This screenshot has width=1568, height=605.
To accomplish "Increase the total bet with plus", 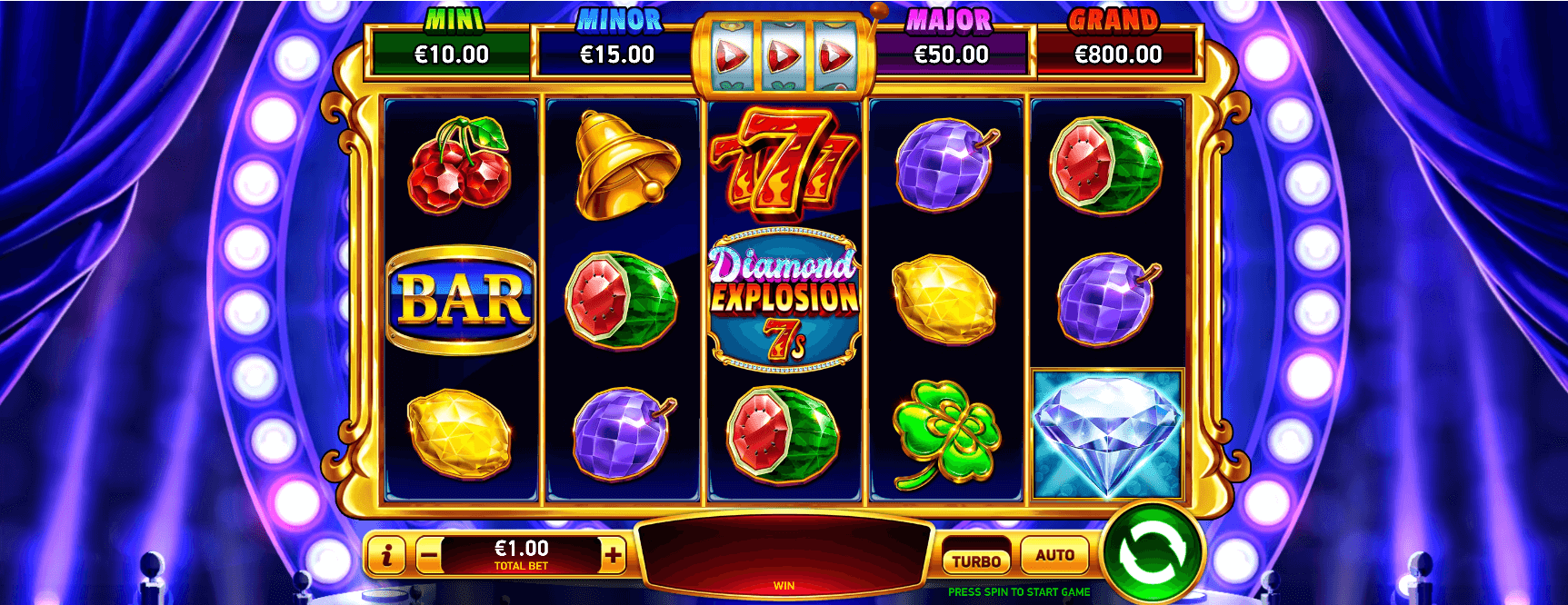I will point(614,555).
